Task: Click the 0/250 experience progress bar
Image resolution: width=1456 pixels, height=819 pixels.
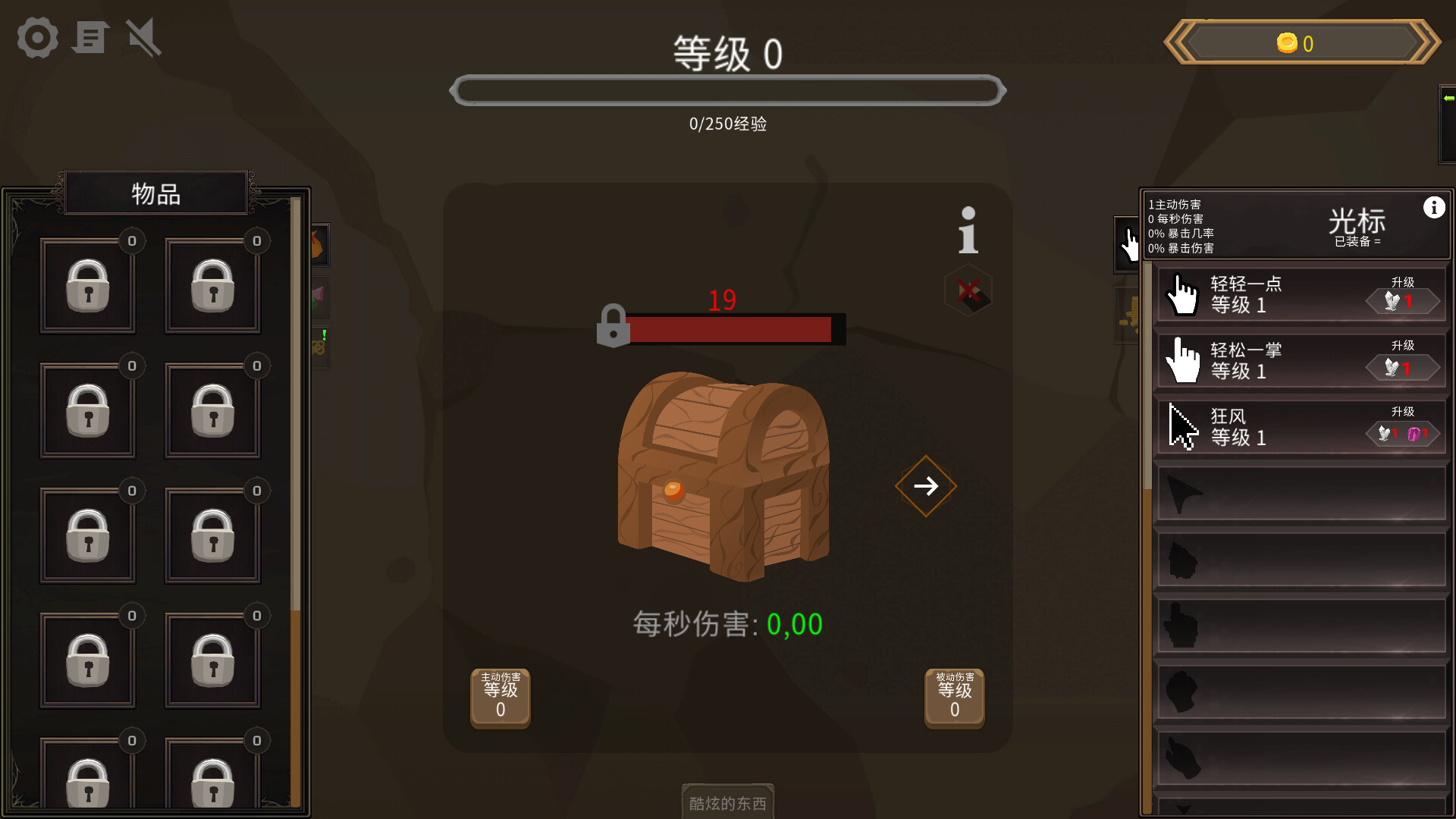Action: (x=728, y=89)
